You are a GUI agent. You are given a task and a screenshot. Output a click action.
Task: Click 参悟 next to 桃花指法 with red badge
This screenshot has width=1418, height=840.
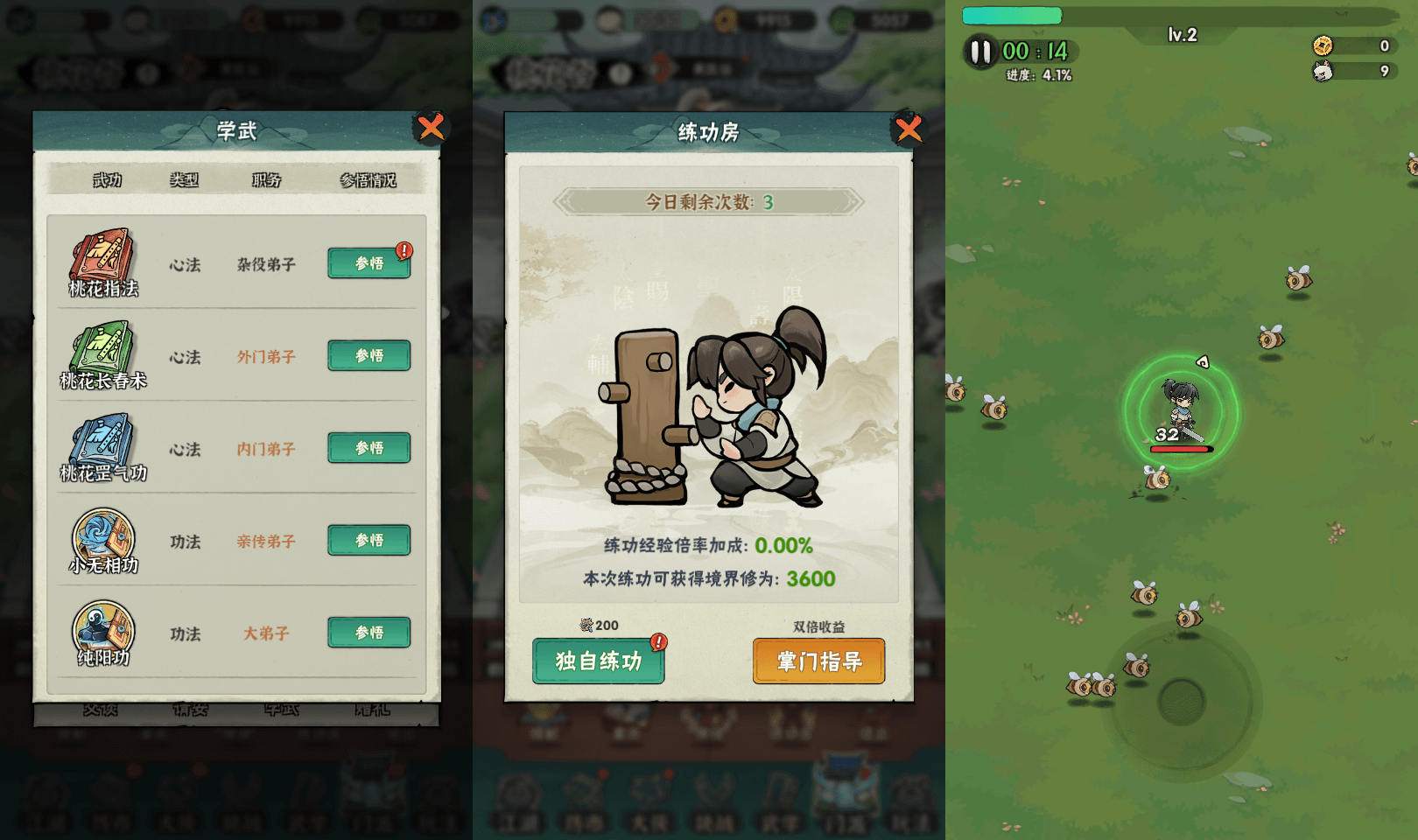(x=369, y=263)
